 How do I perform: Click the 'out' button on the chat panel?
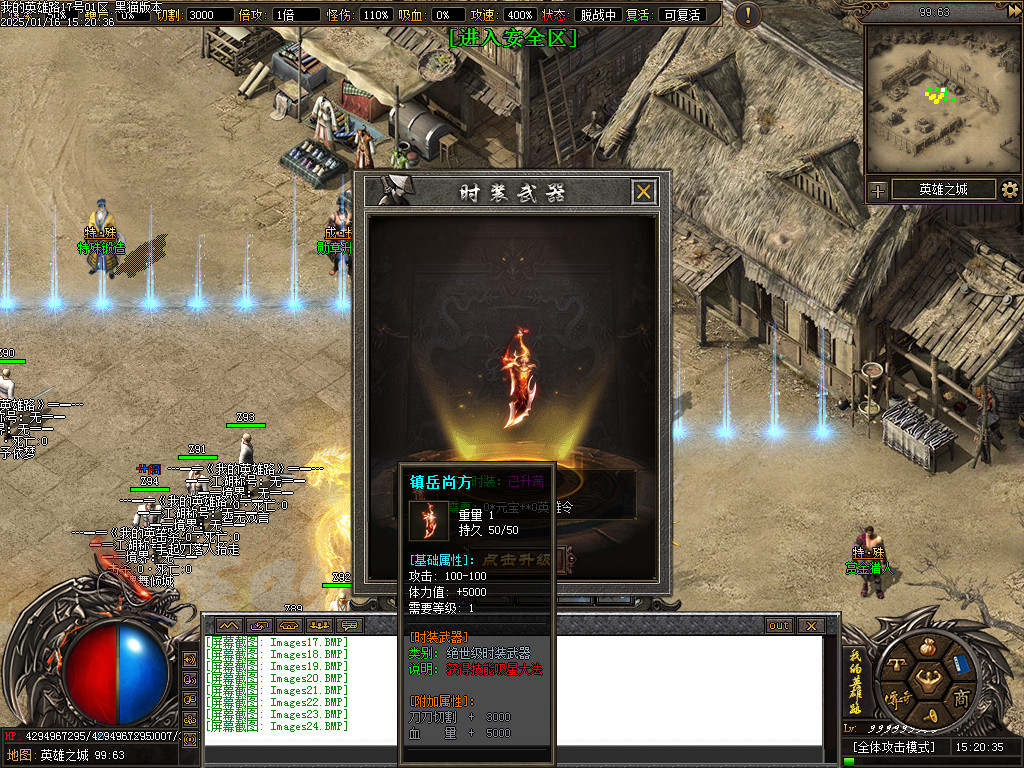(779, 626)
